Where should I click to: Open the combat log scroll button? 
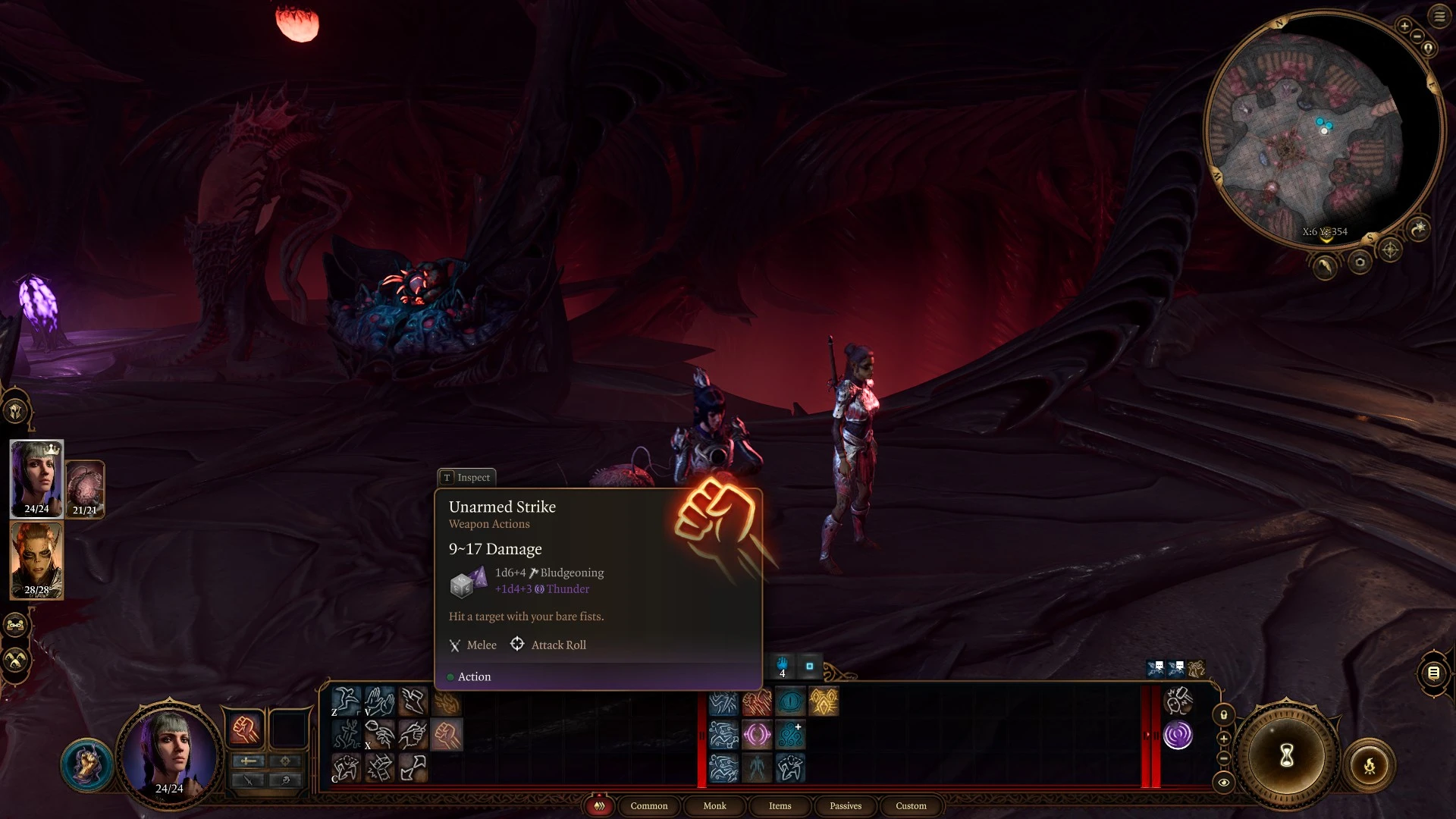(1433, 672)
